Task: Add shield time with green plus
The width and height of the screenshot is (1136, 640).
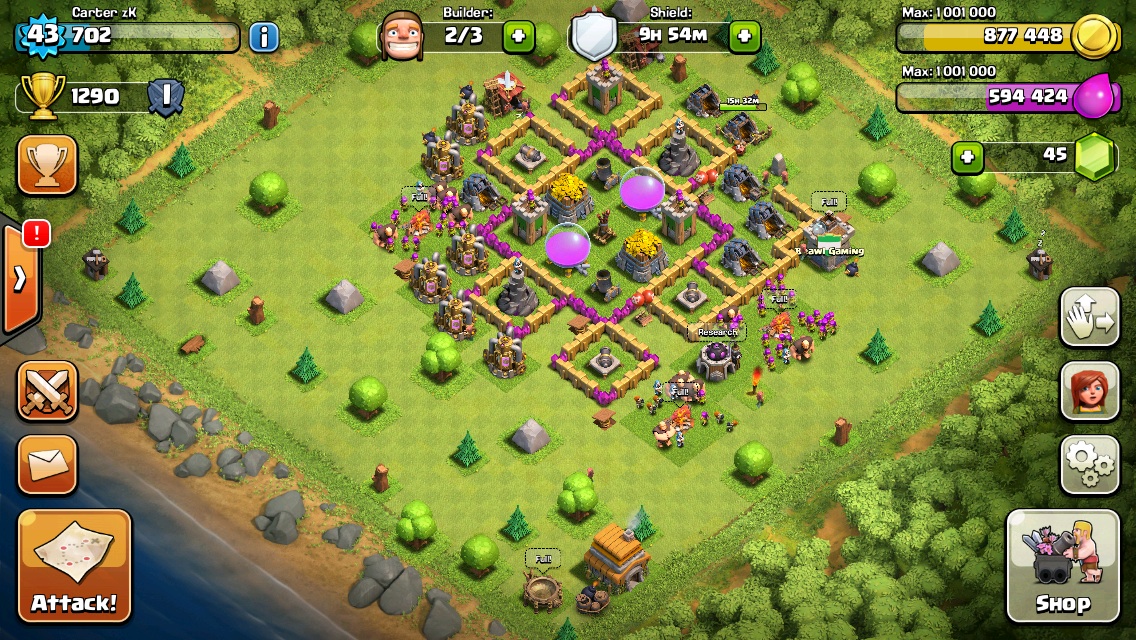Action: (x=743, y=37)
